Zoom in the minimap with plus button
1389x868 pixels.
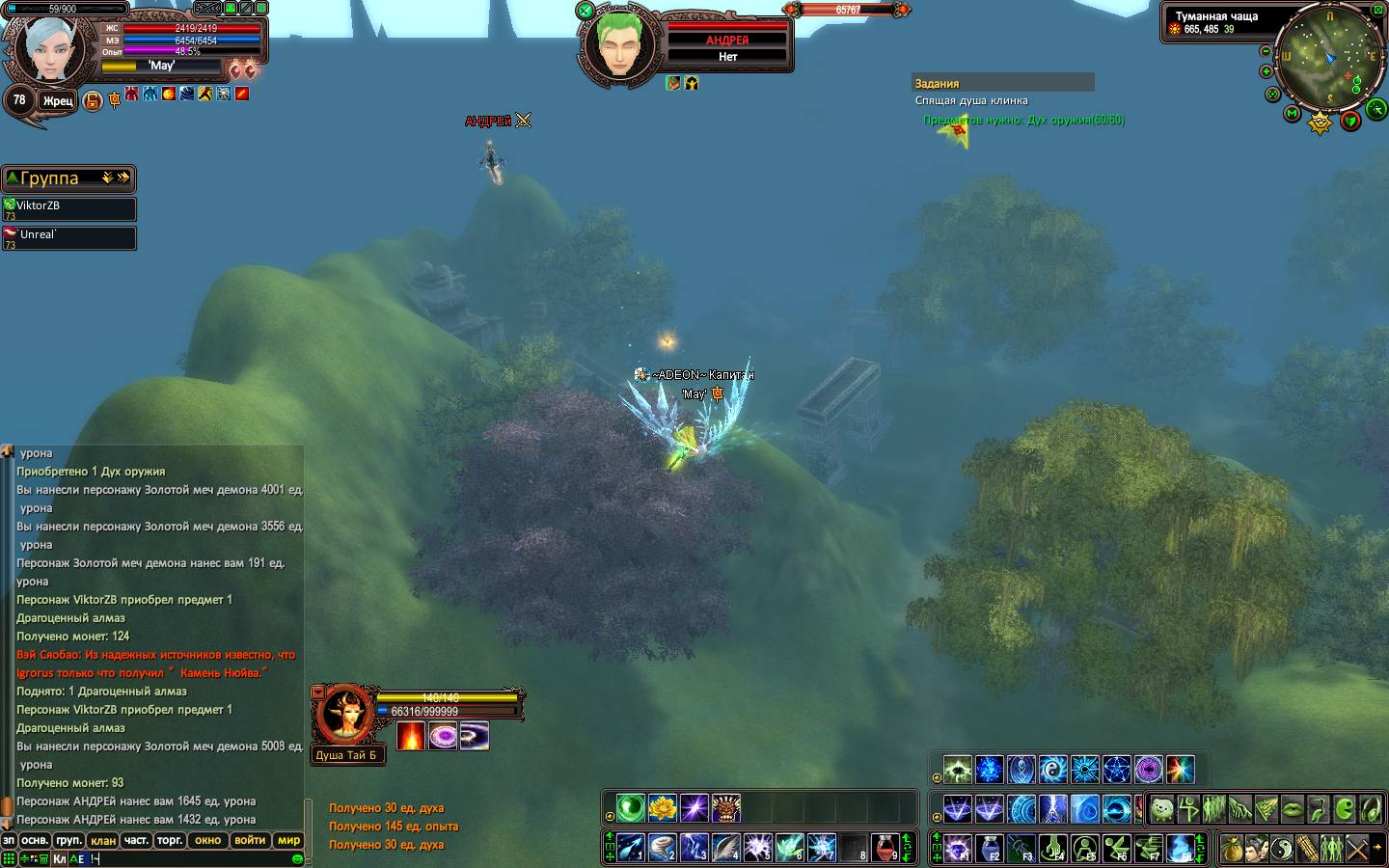click(x=1266, y=71)
